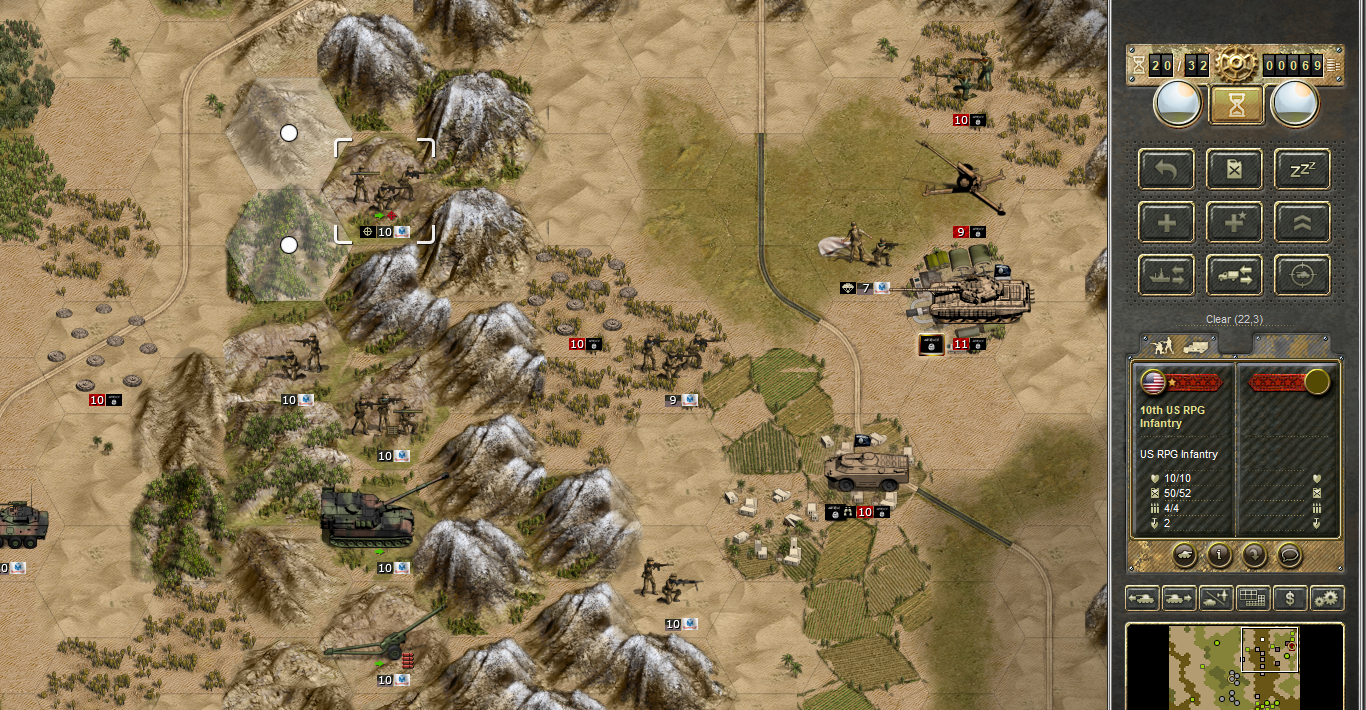1366x710 pixels.
Task: Select the next unit tank arrow button
Action: point(1178,598)
